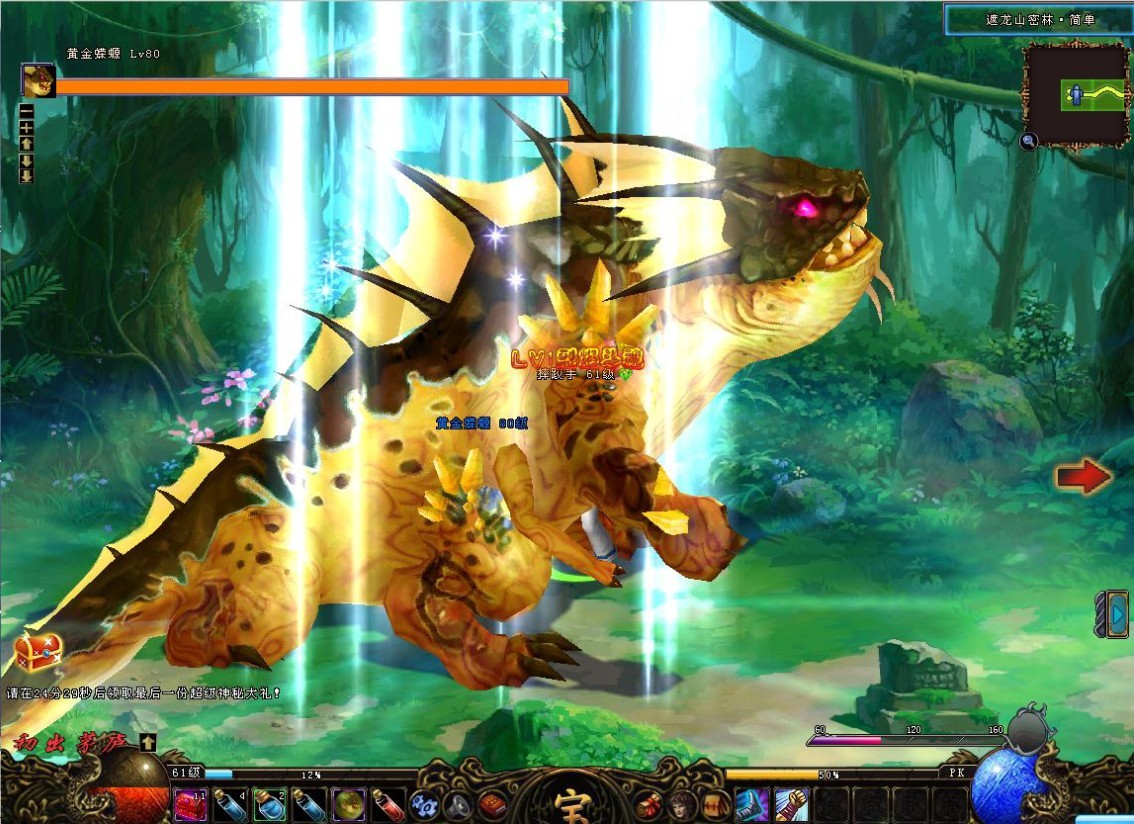Open the character face portrait icon

click(682, 804)
